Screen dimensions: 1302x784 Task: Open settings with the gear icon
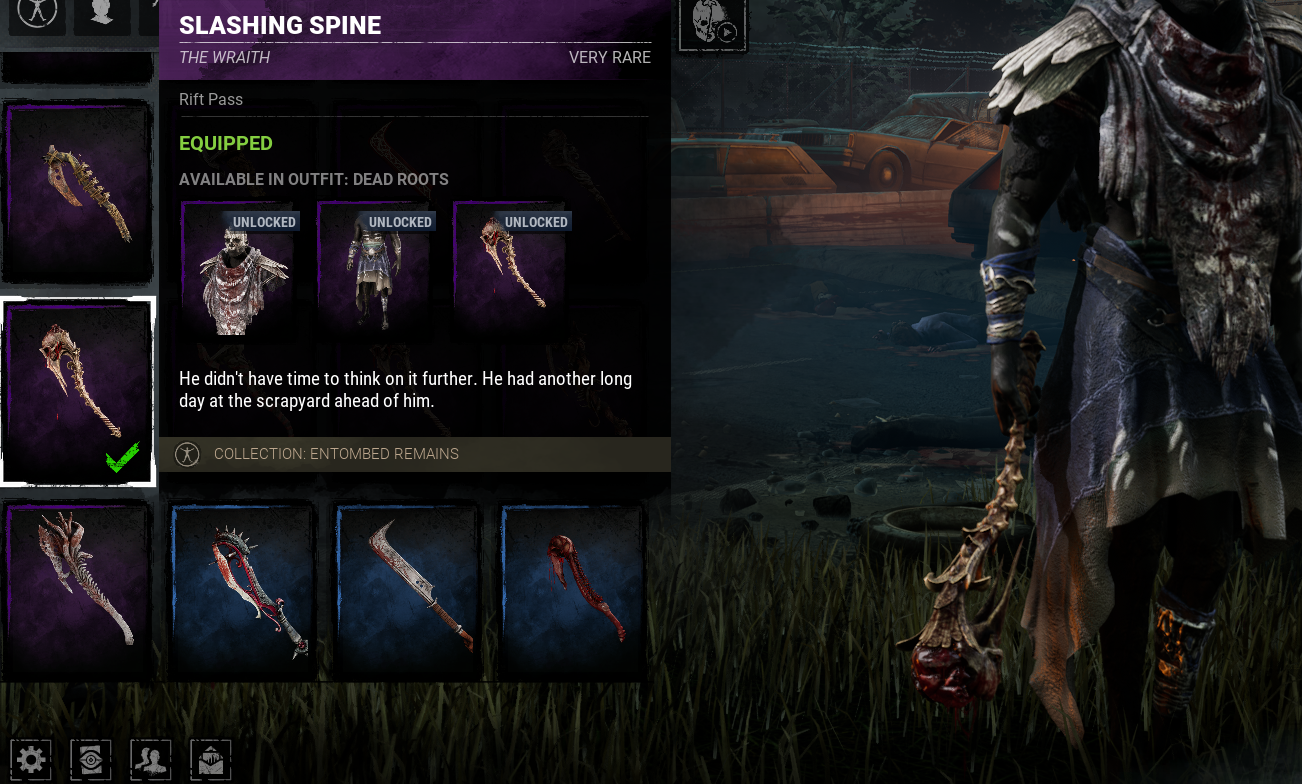(x=31, y=760)
